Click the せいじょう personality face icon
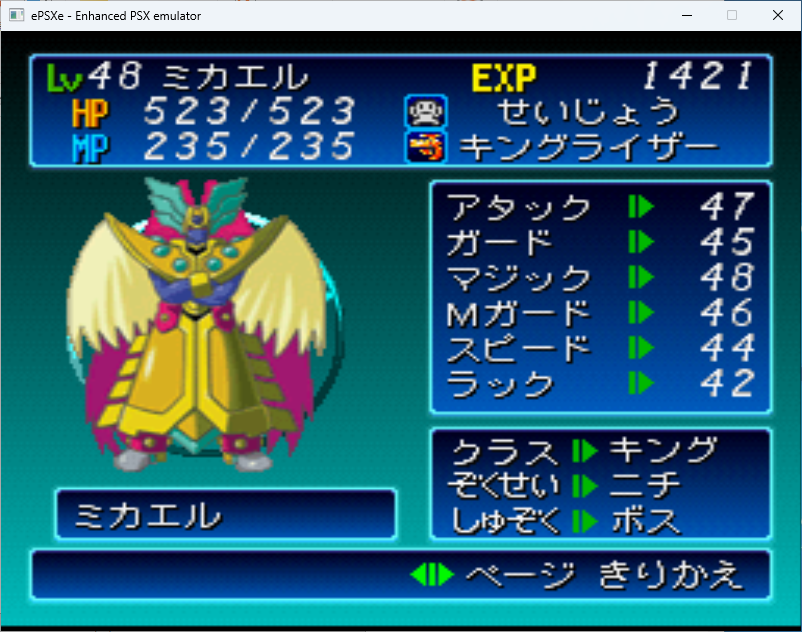Image resolution: width=802 pixels, height=632 pixels. point(419,110)
